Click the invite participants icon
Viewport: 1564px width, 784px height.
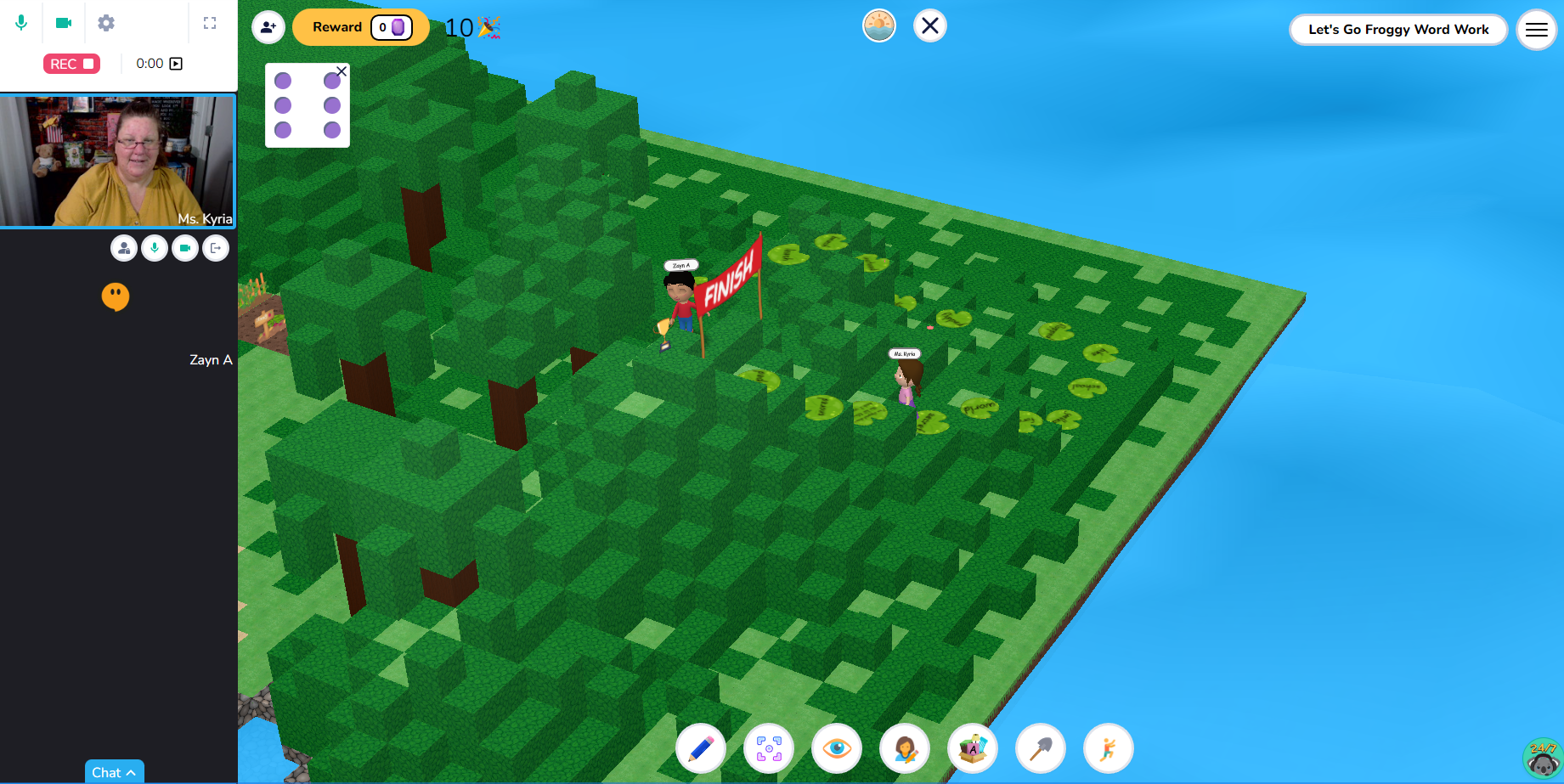(268, 27)
